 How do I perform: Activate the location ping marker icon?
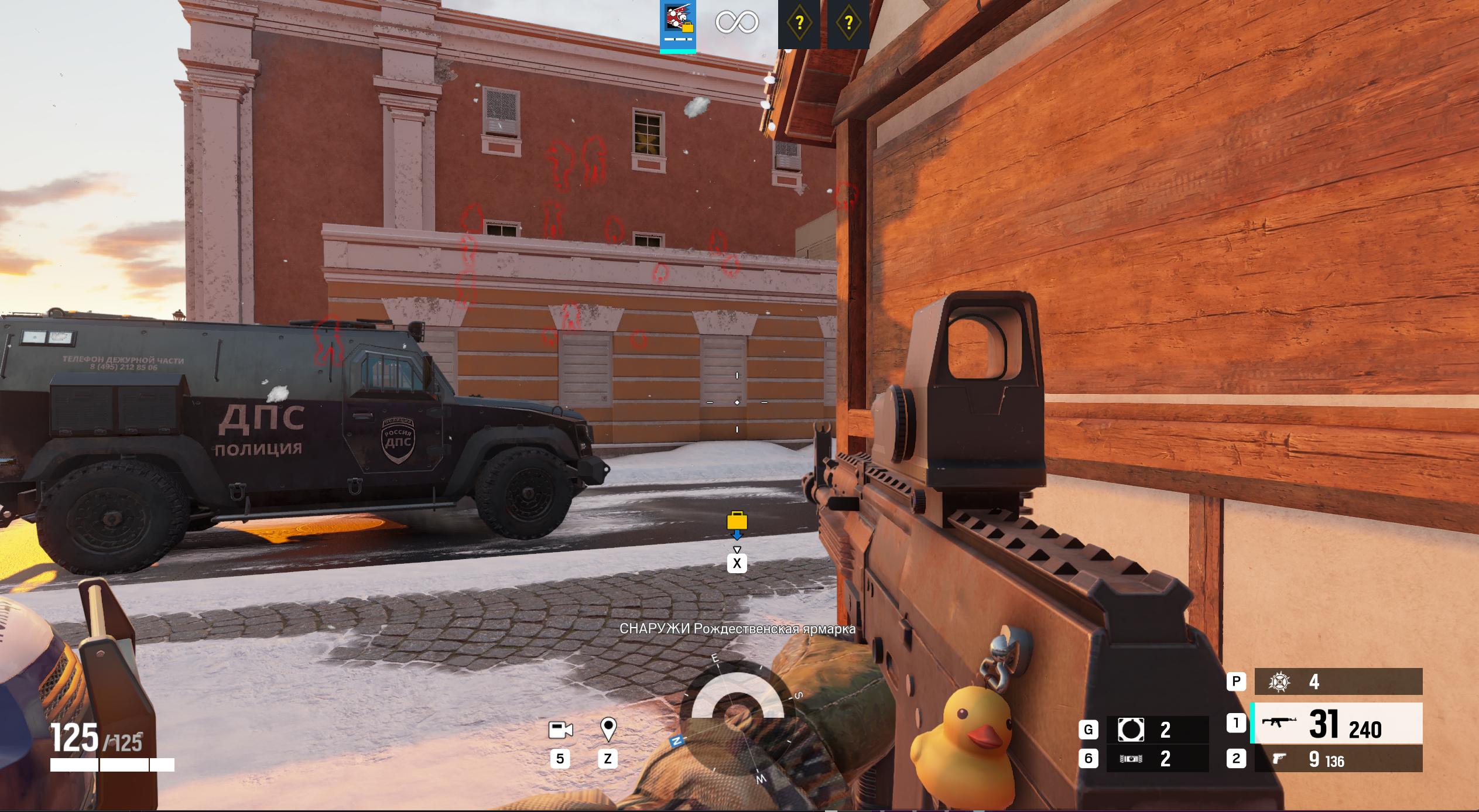coord(608,729)
